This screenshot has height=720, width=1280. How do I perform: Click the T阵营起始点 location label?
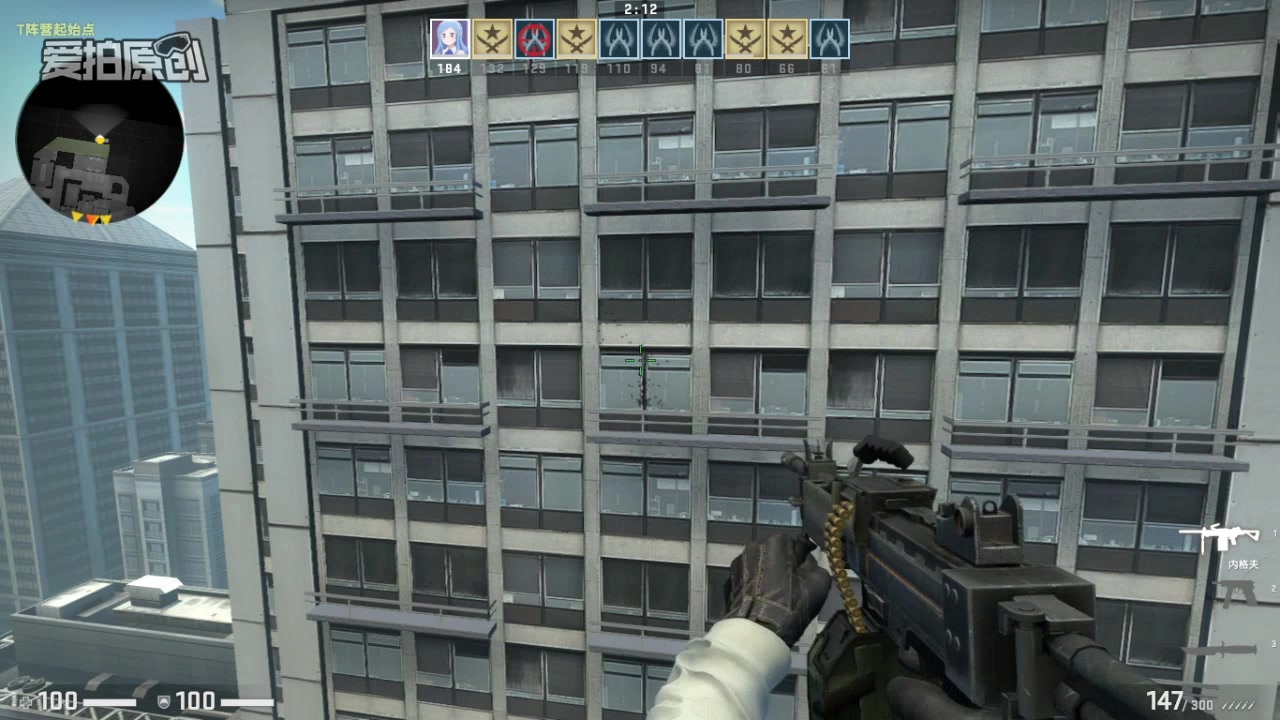tap(57, 30)
